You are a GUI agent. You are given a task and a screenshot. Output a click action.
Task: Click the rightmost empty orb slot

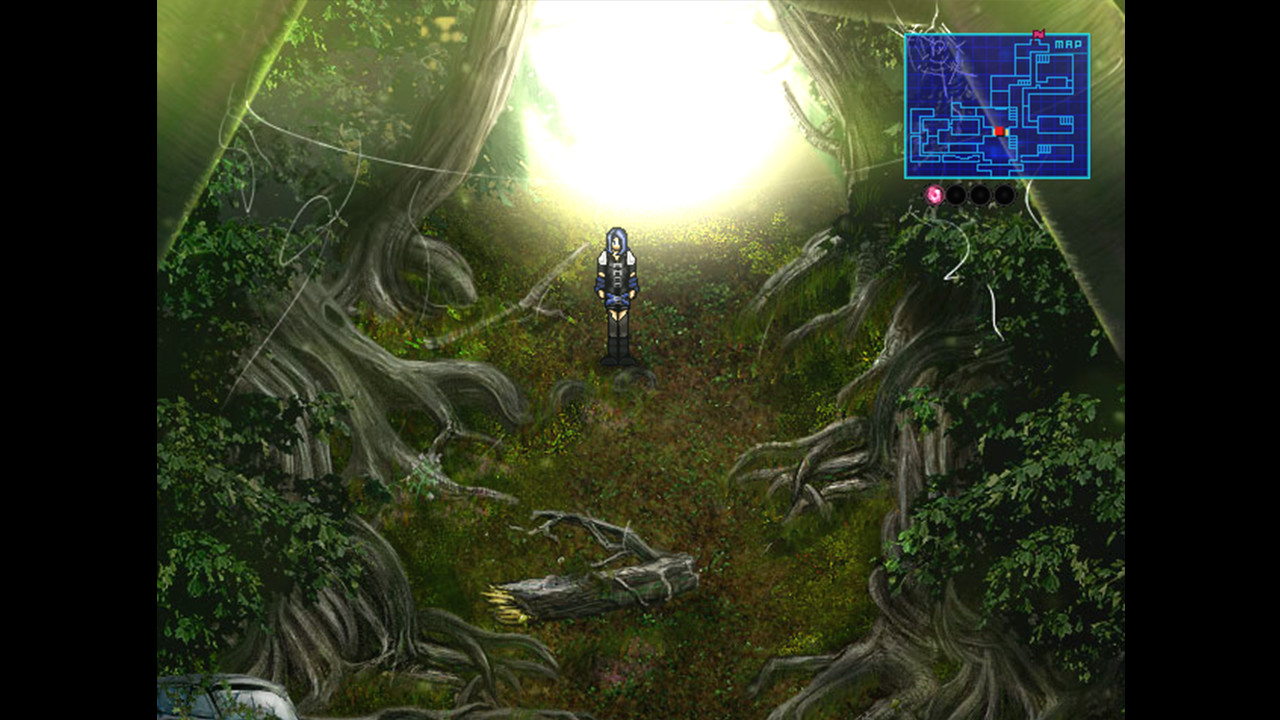point(1004,195)
